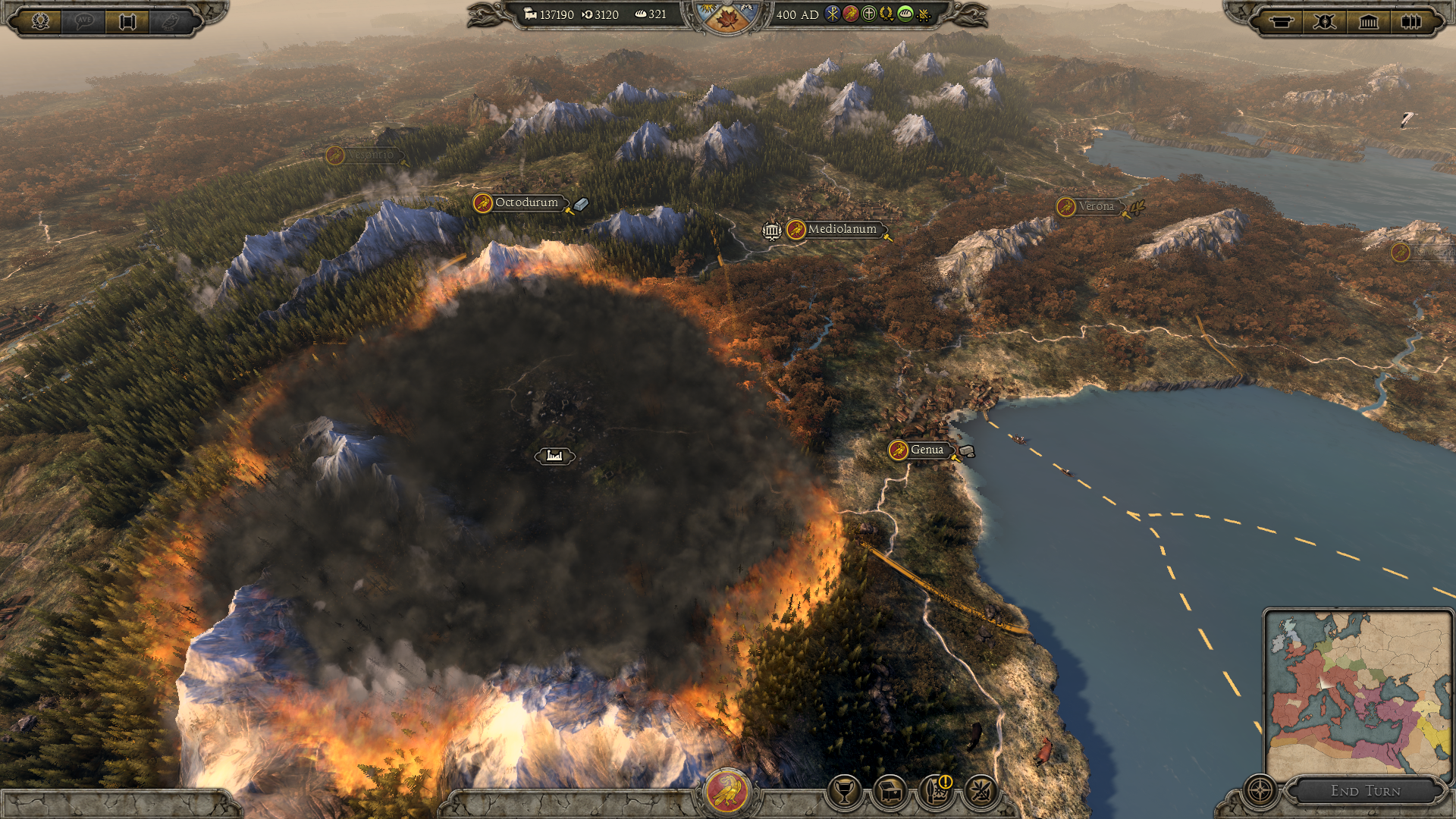Open the trophy cup objectives button
Viewport: 1456px width, 819px height.
coord(844,792)
